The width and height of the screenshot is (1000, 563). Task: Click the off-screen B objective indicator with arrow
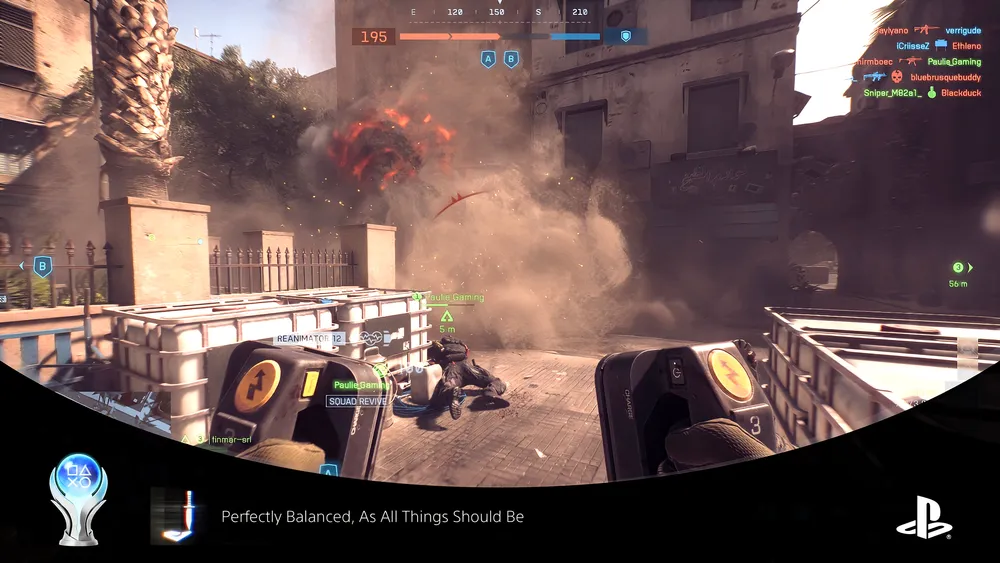click(x=42, y=266)
